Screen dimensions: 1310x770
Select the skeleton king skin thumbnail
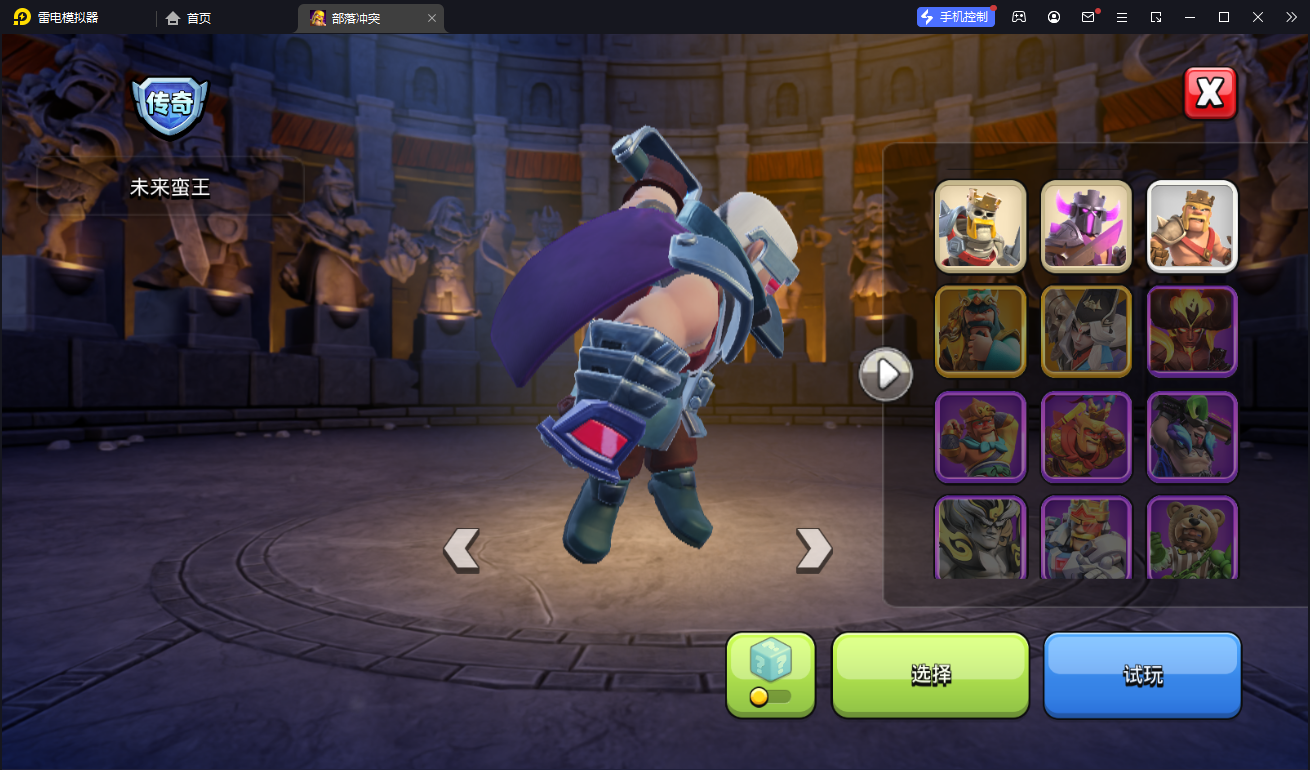[981, 227]
